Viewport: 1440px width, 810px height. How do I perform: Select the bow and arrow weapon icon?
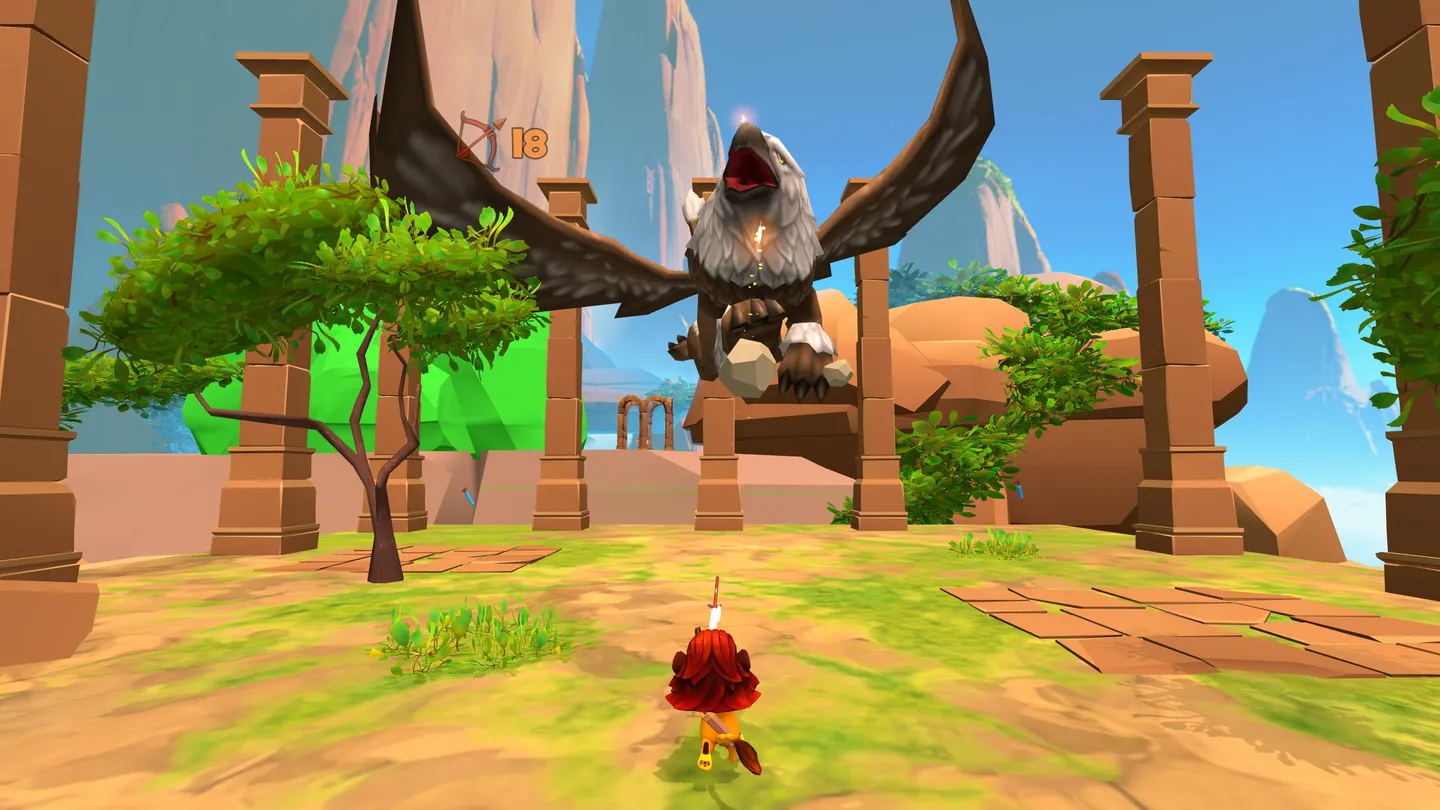click(x=481, y=141)
